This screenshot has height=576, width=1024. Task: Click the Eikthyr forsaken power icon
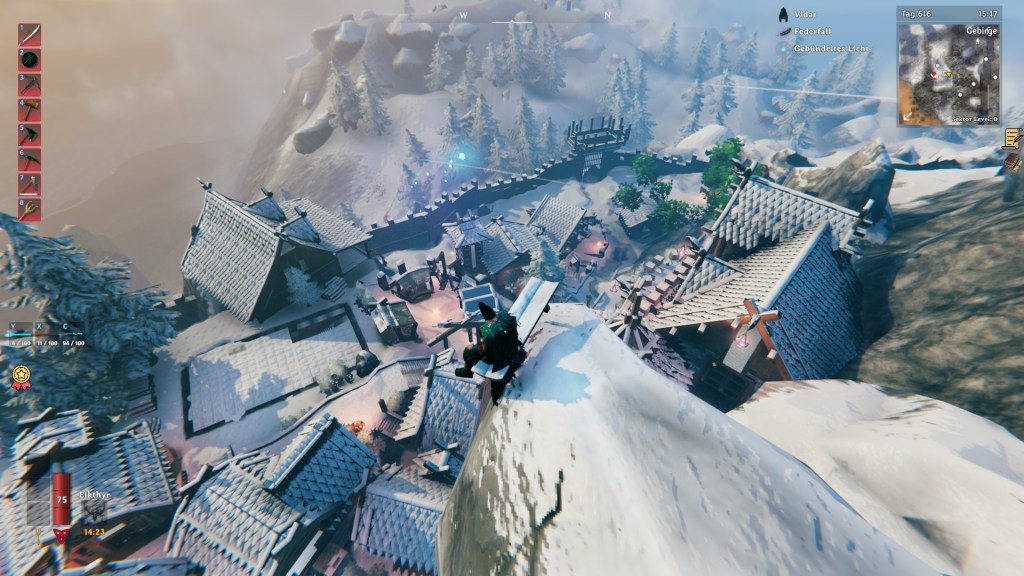(x=93, y=508)
